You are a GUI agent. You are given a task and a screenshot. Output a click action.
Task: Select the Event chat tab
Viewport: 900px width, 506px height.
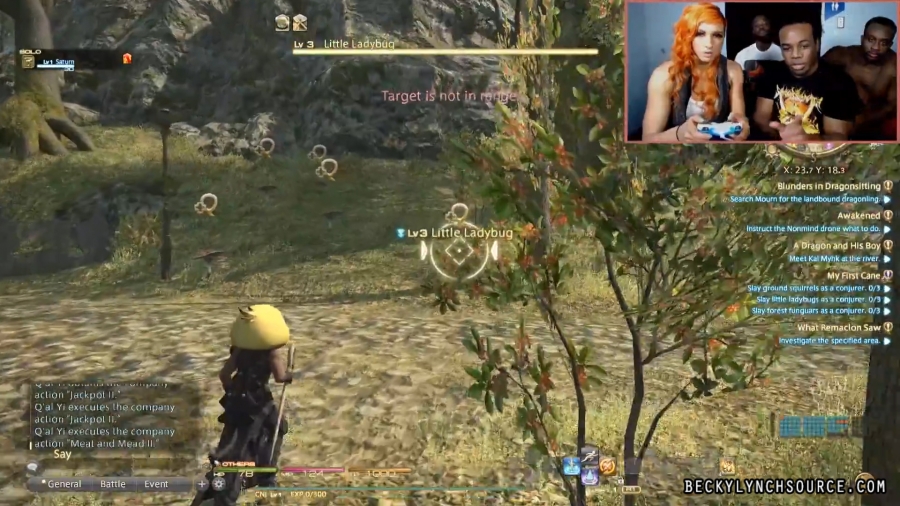(156, 484)
